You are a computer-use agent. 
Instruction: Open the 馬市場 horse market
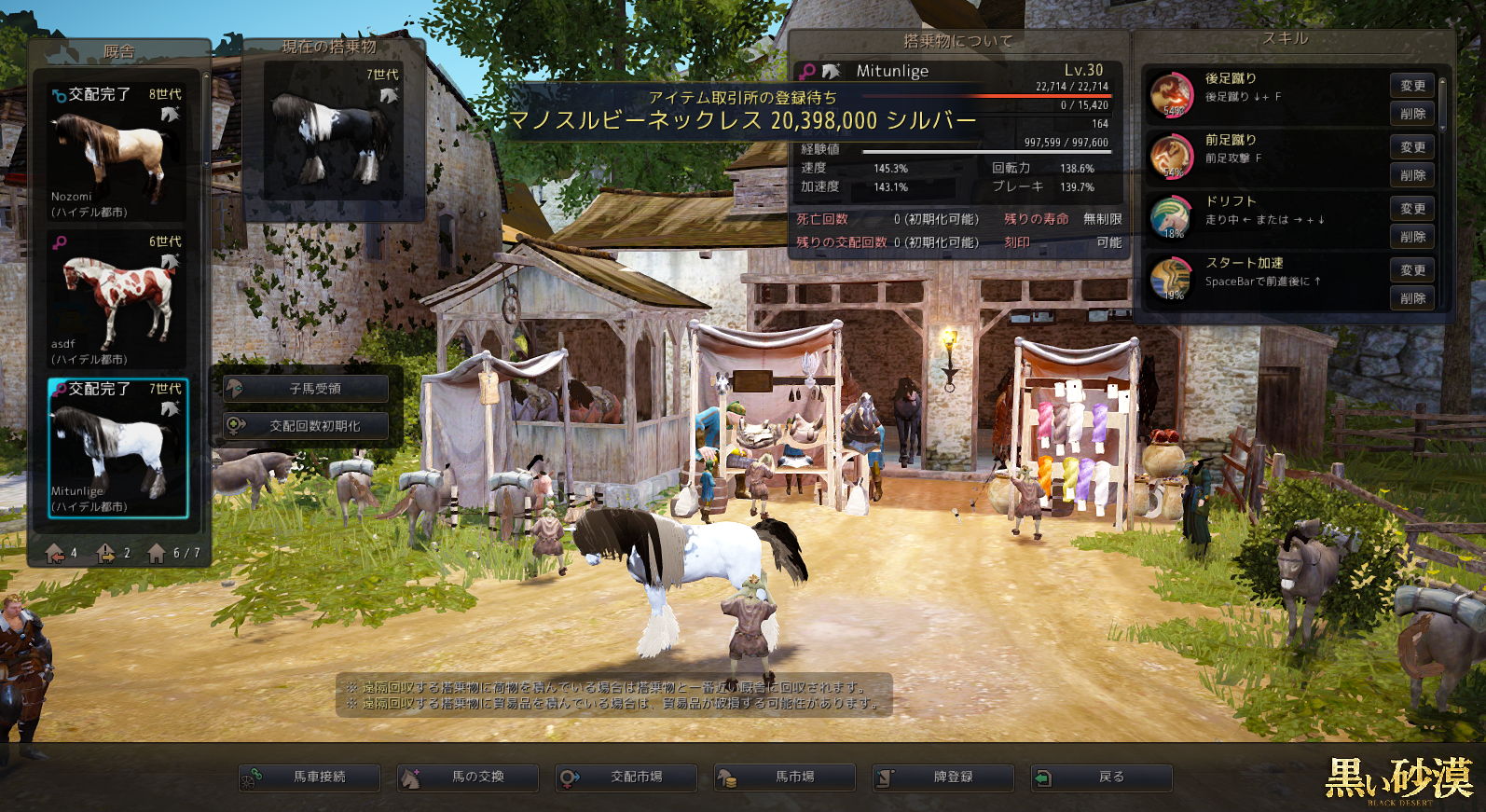(x=785, y=777)
